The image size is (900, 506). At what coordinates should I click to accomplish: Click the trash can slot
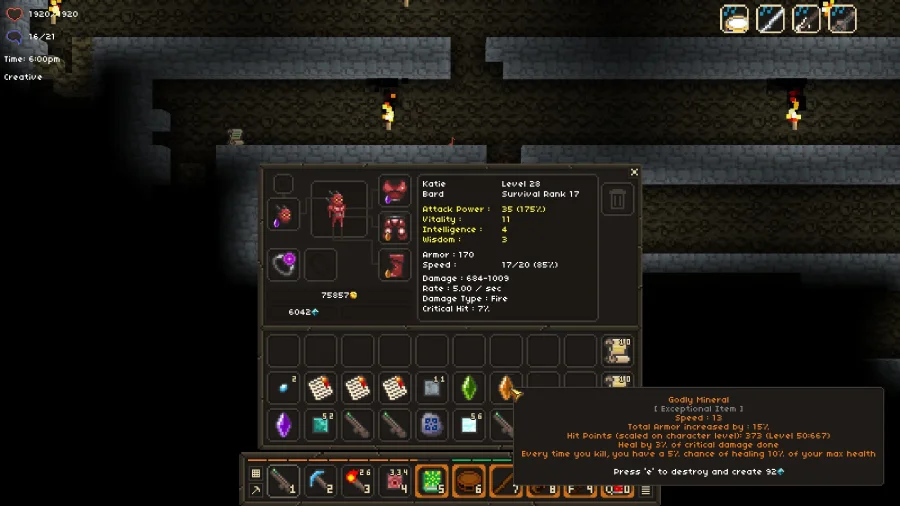617,199
